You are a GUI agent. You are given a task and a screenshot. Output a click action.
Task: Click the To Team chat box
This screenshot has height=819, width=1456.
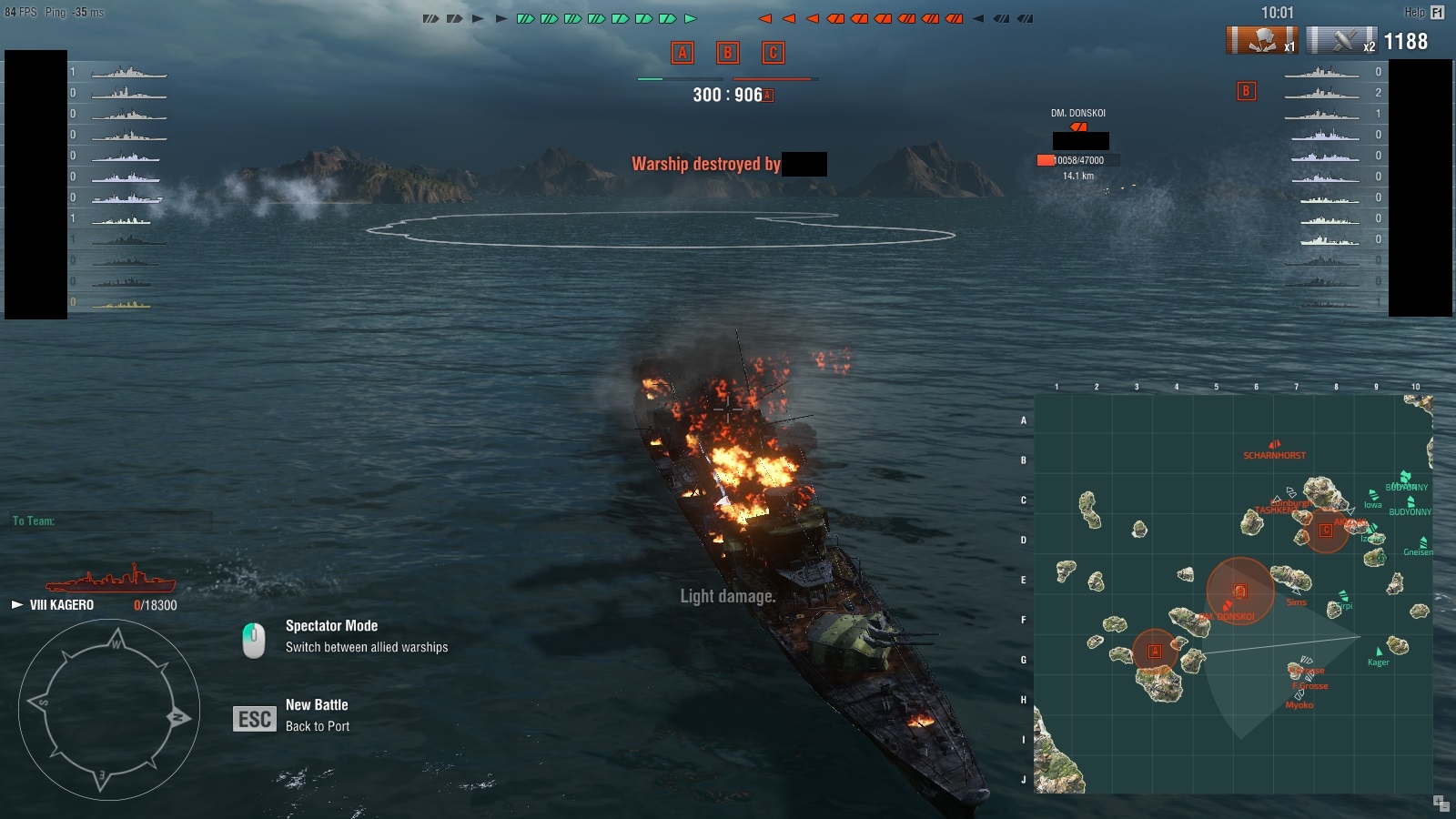[111, 521]
